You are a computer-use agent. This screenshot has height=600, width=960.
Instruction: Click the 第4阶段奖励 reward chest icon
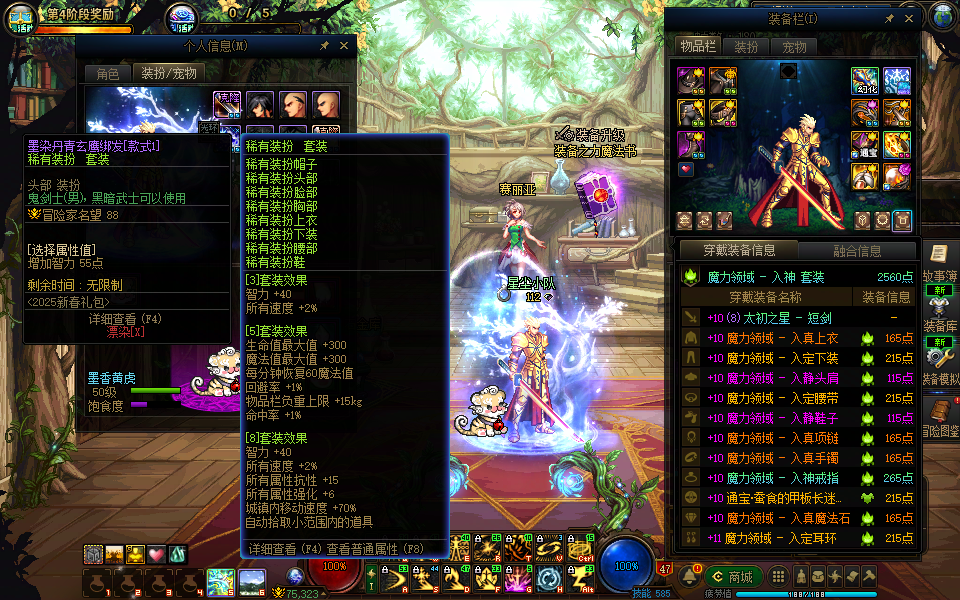coord(21,17)
